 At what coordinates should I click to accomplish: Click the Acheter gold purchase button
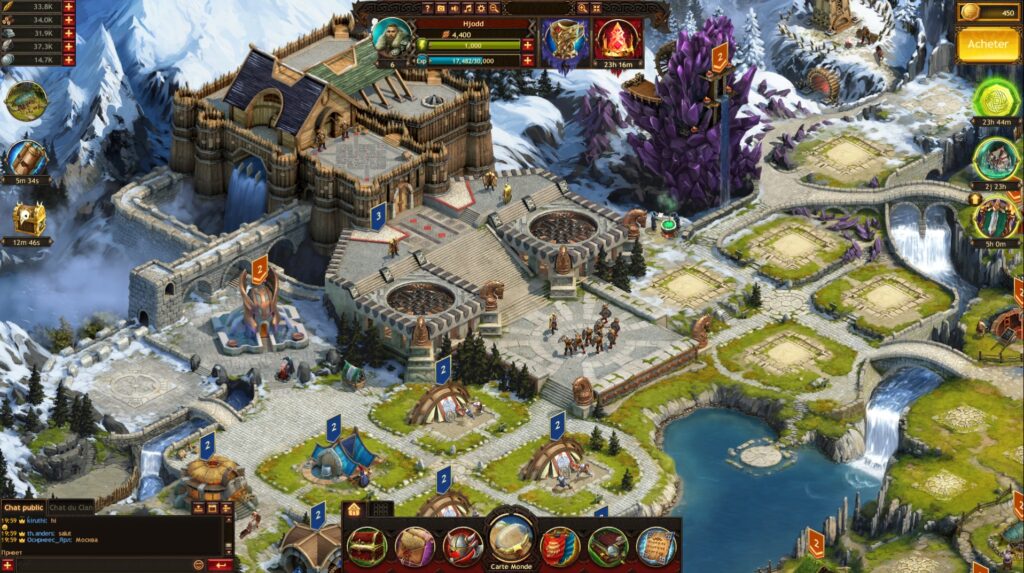987,44
